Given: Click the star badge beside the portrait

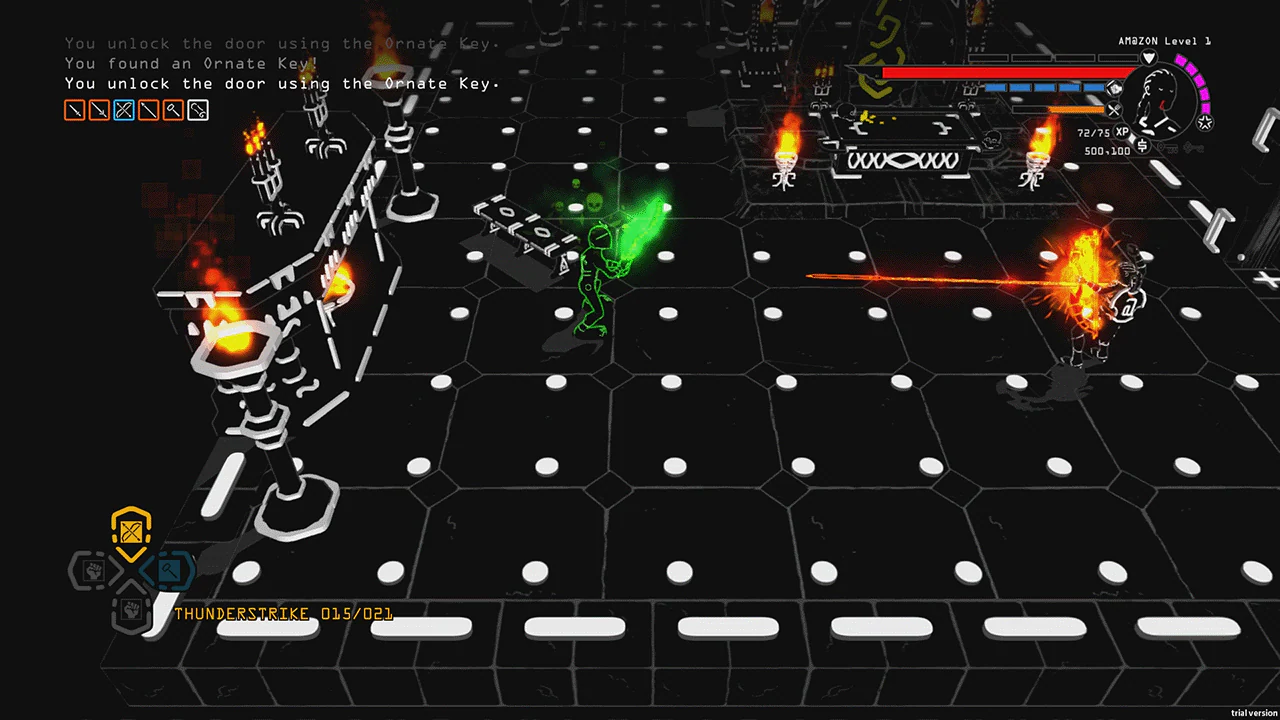Looking at the screenshot, I should pyautogui.click(x=1205, y=121).
